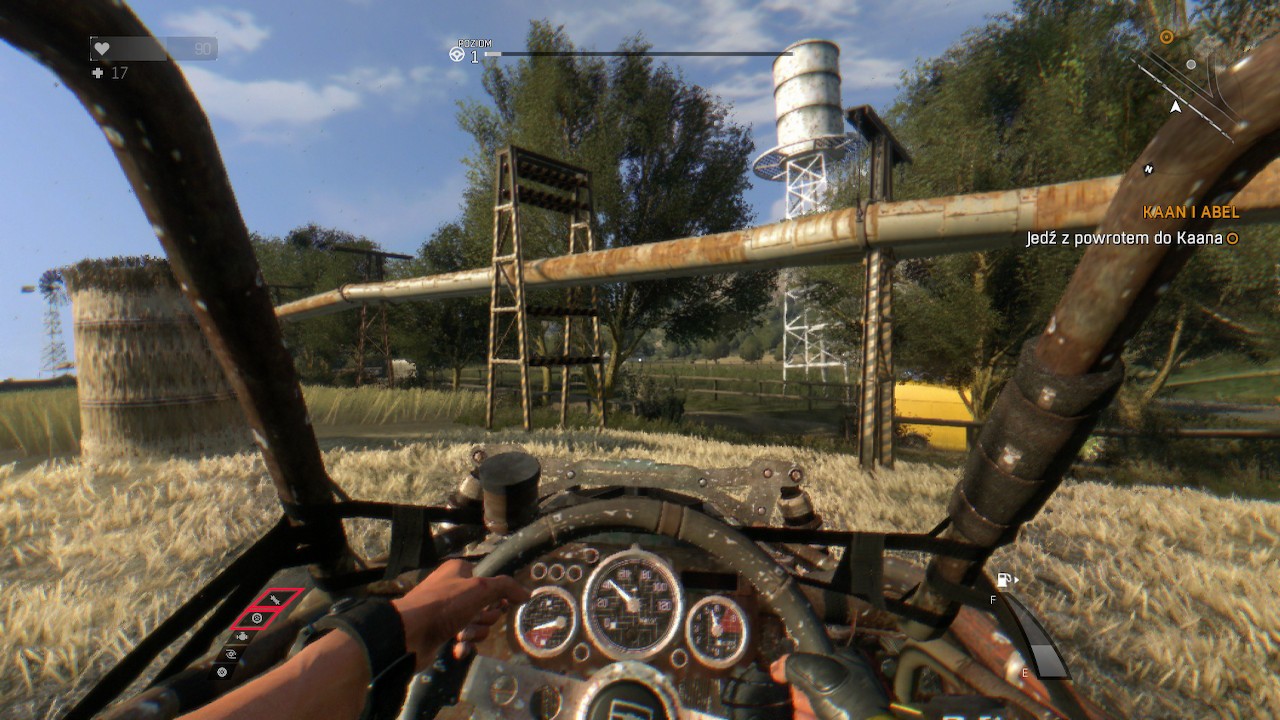The height and width of the screenshot is (720, 1280).
Task: Click the bottom wheel gadget icon in the slot list
Action: pyautogui.click(x=222, y=672)
